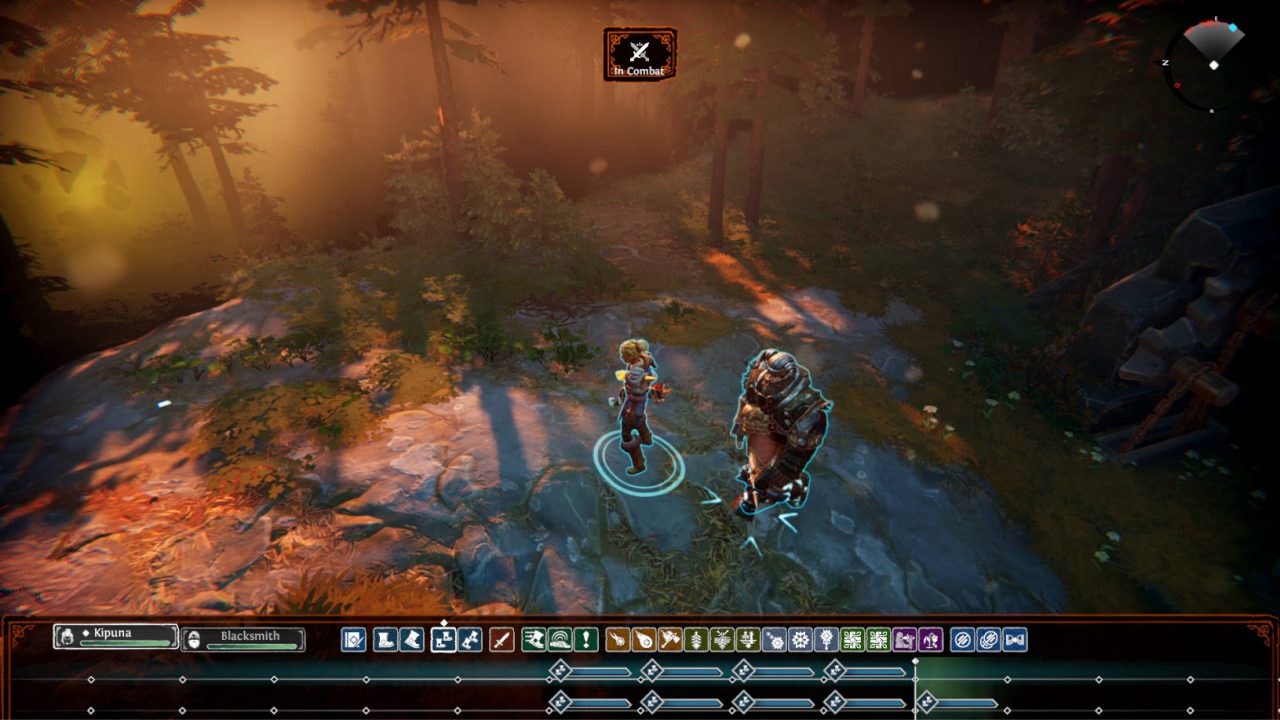The height and width of the screenshot is (720, 1280).
Task: Click the blue single striped-circle icon
Action: point(962,640)
